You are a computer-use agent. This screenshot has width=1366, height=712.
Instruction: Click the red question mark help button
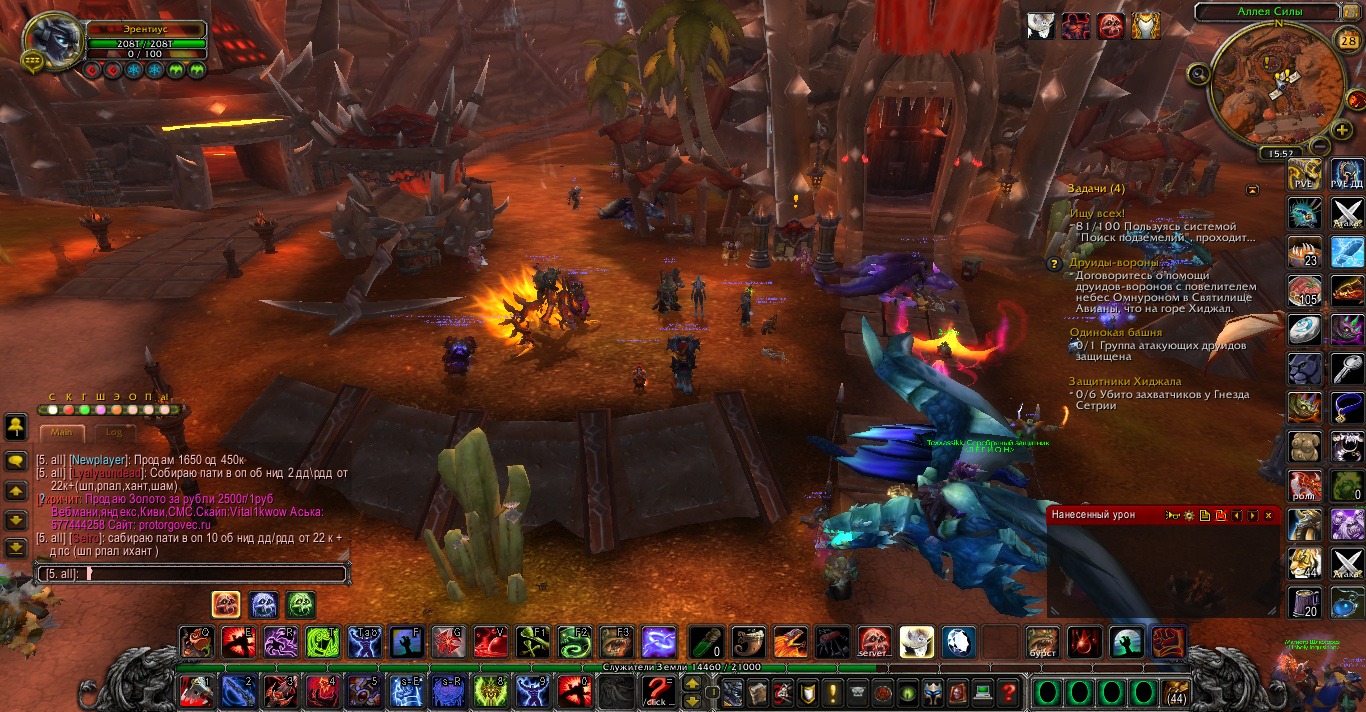[1008, 691]
